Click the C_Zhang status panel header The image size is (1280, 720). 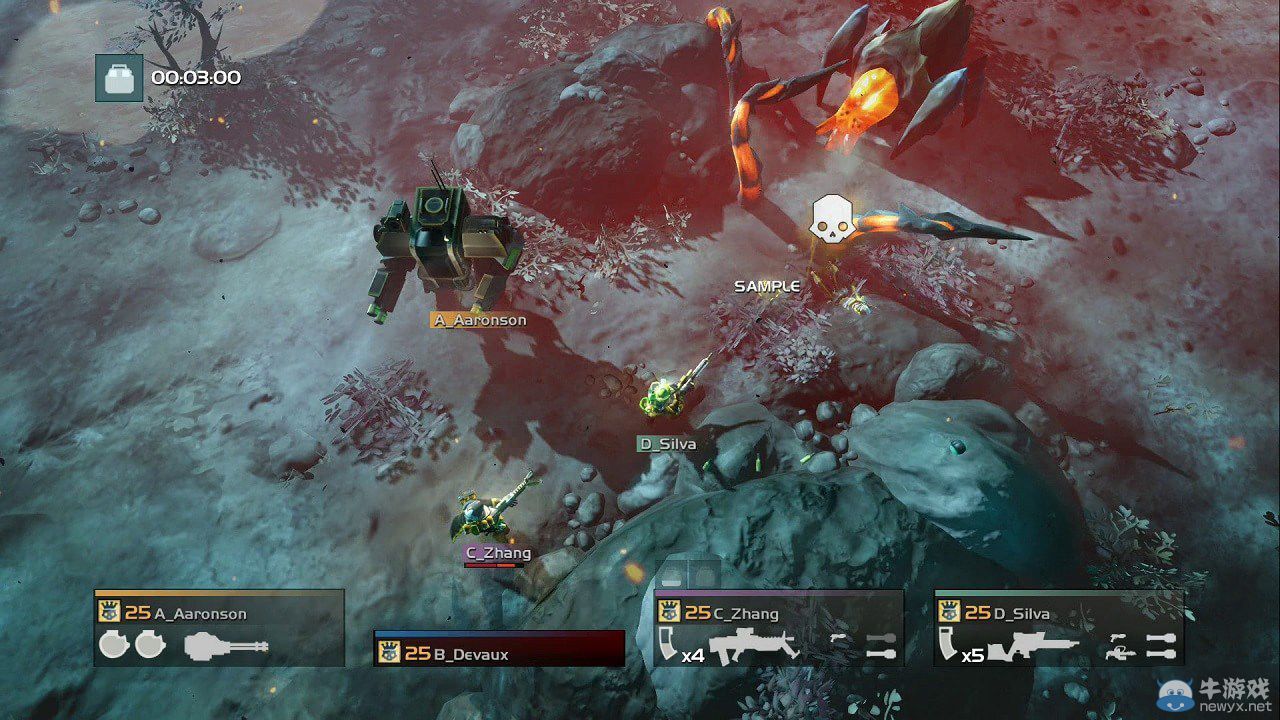[x=745, y=613]
